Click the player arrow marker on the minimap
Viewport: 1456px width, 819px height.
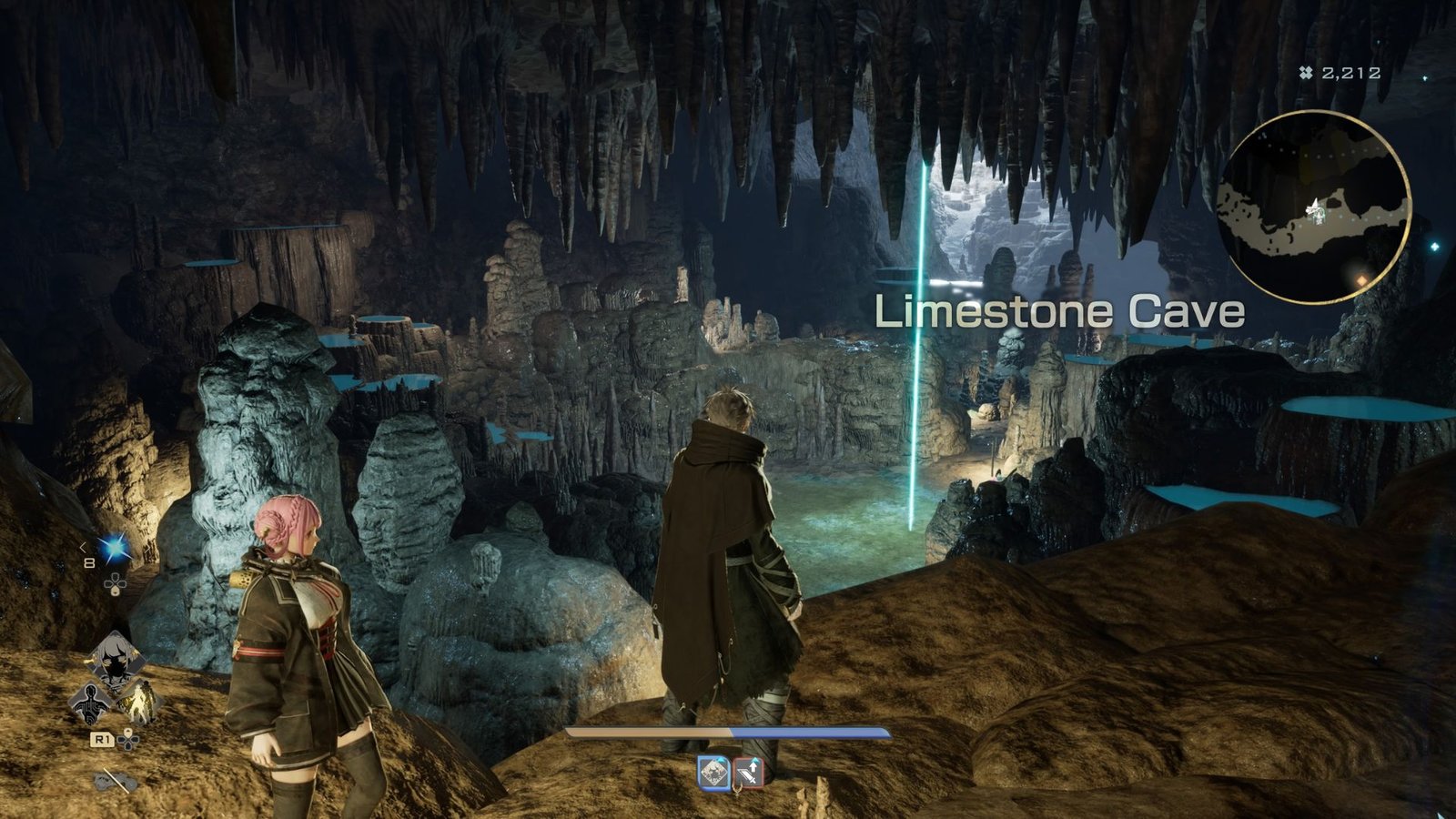1313,209
